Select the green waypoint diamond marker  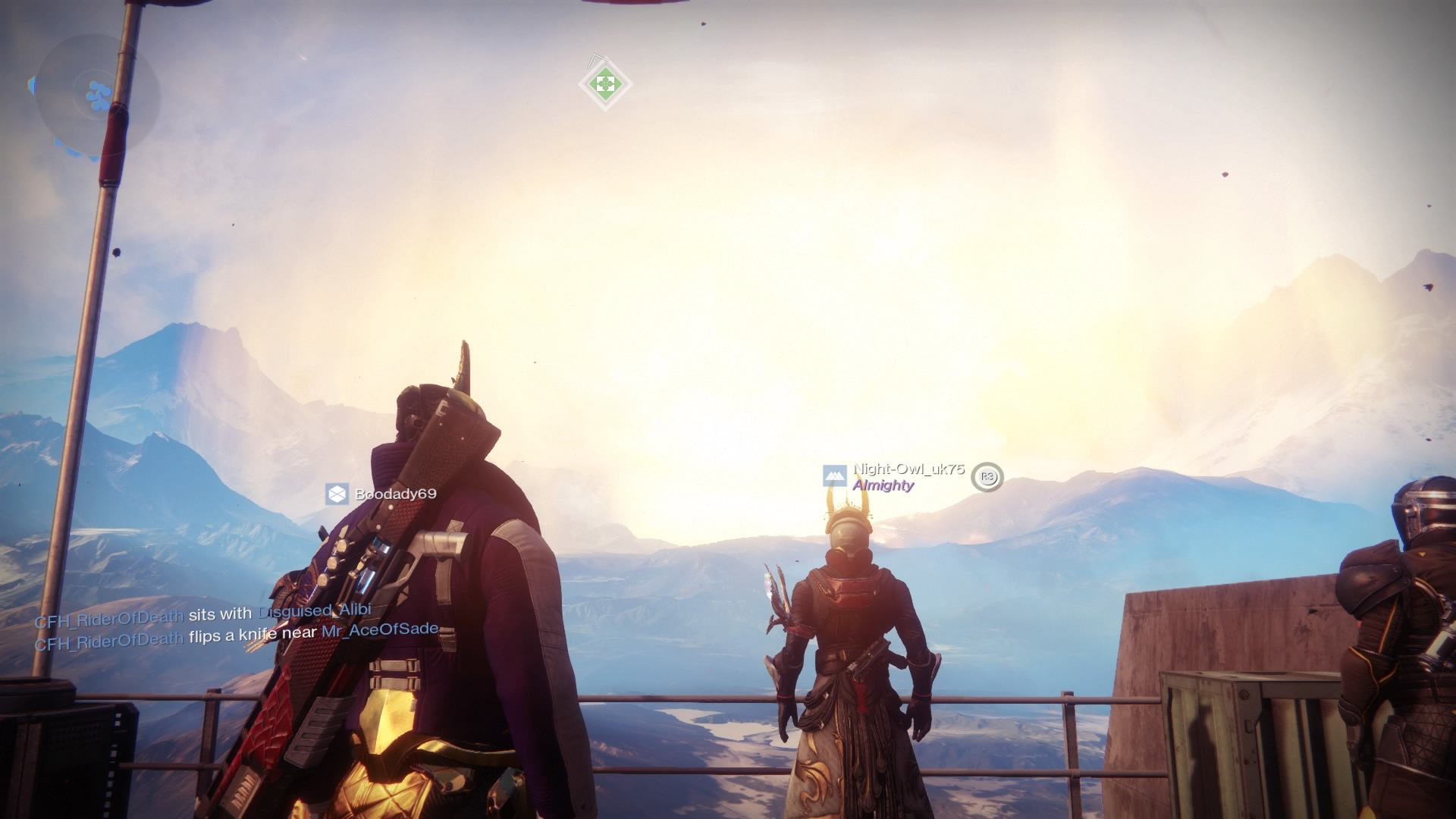(604, 83)
